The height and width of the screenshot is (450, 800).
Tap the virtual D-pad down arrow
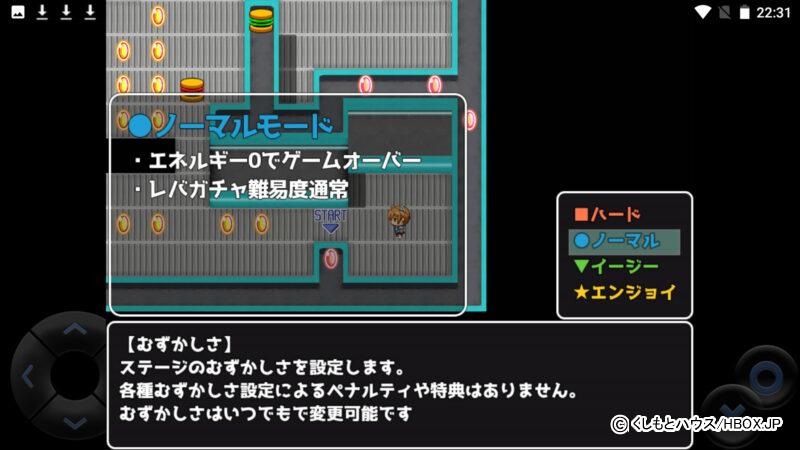73,423
